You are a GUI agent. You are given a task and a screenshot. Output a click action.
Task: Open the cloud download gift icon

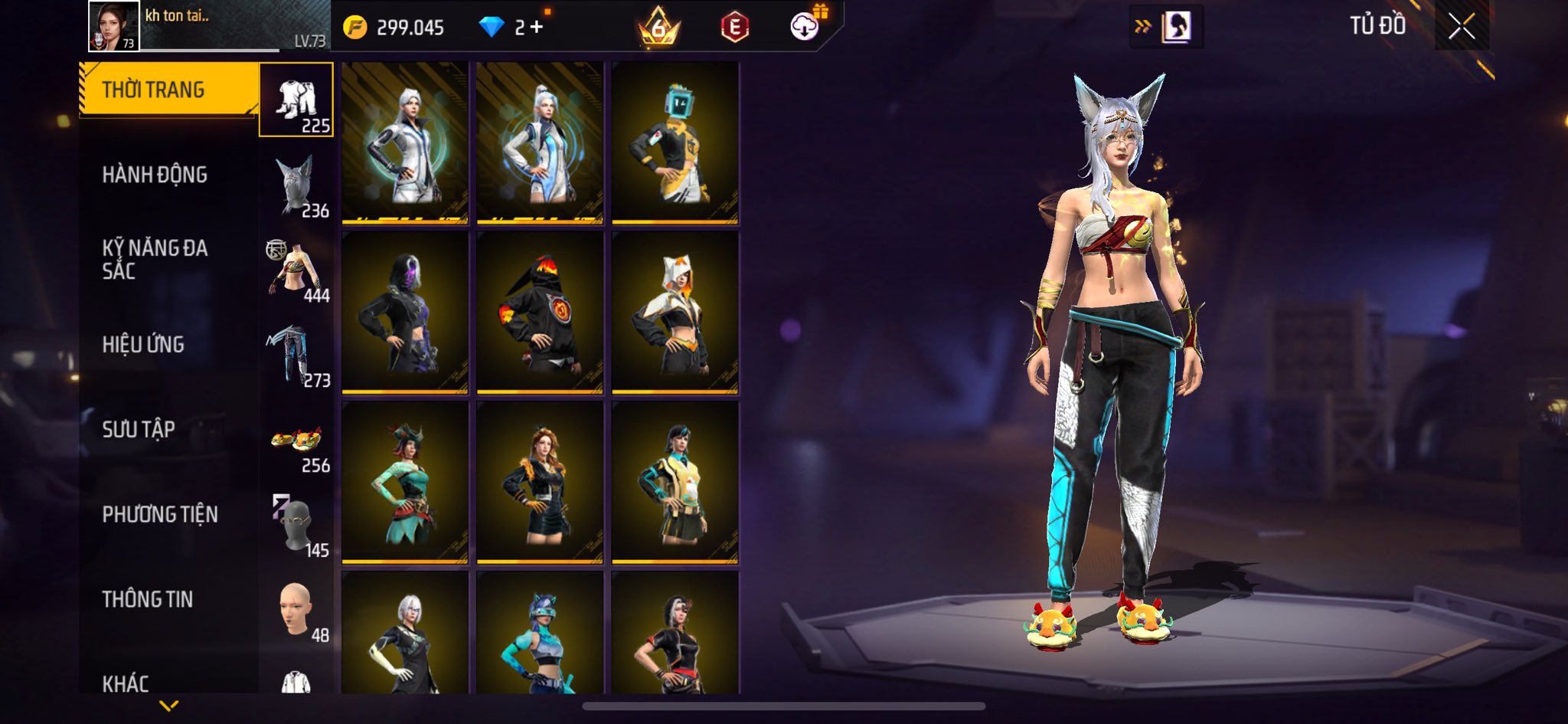click(805, 27)
